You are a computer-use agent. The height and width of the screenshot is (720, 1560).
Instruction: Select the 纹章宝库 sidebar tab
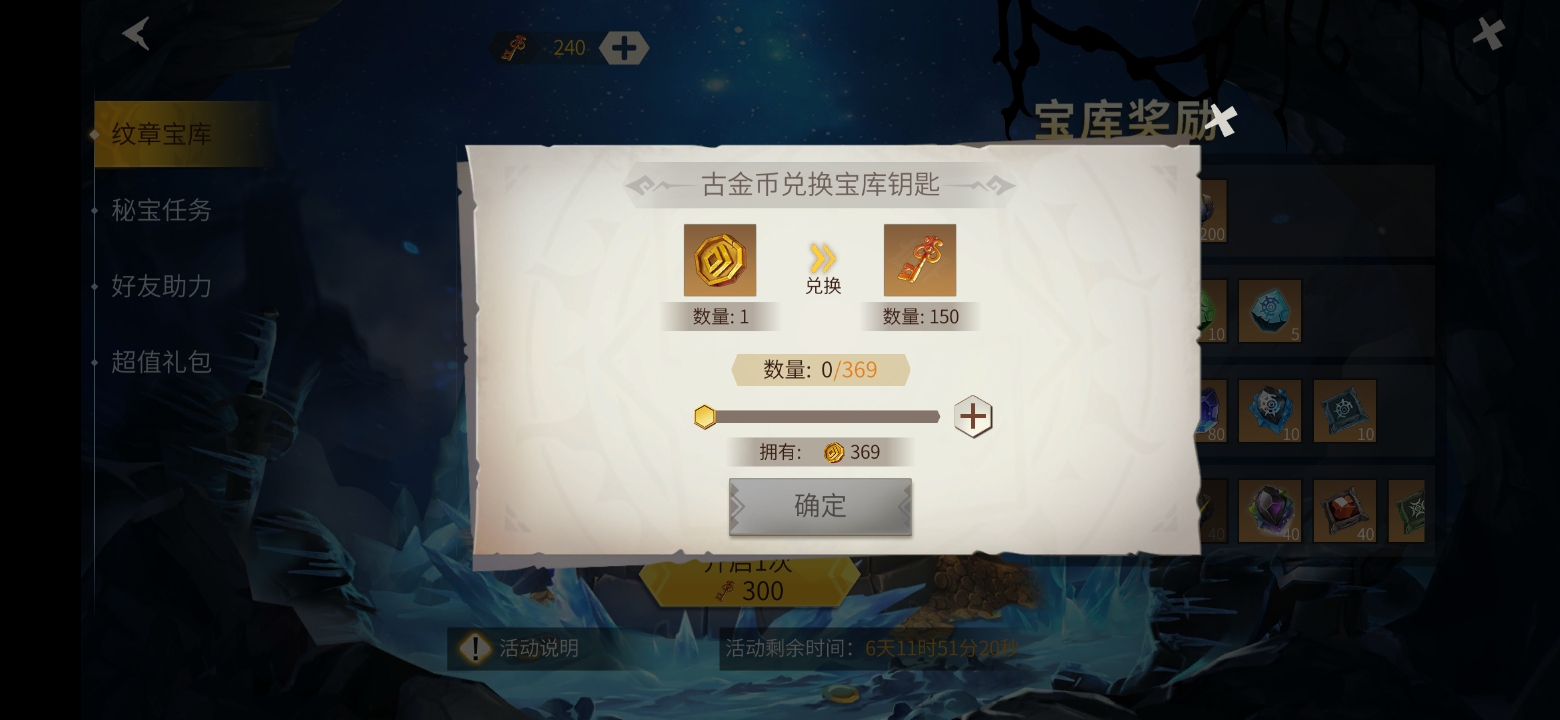161,134
